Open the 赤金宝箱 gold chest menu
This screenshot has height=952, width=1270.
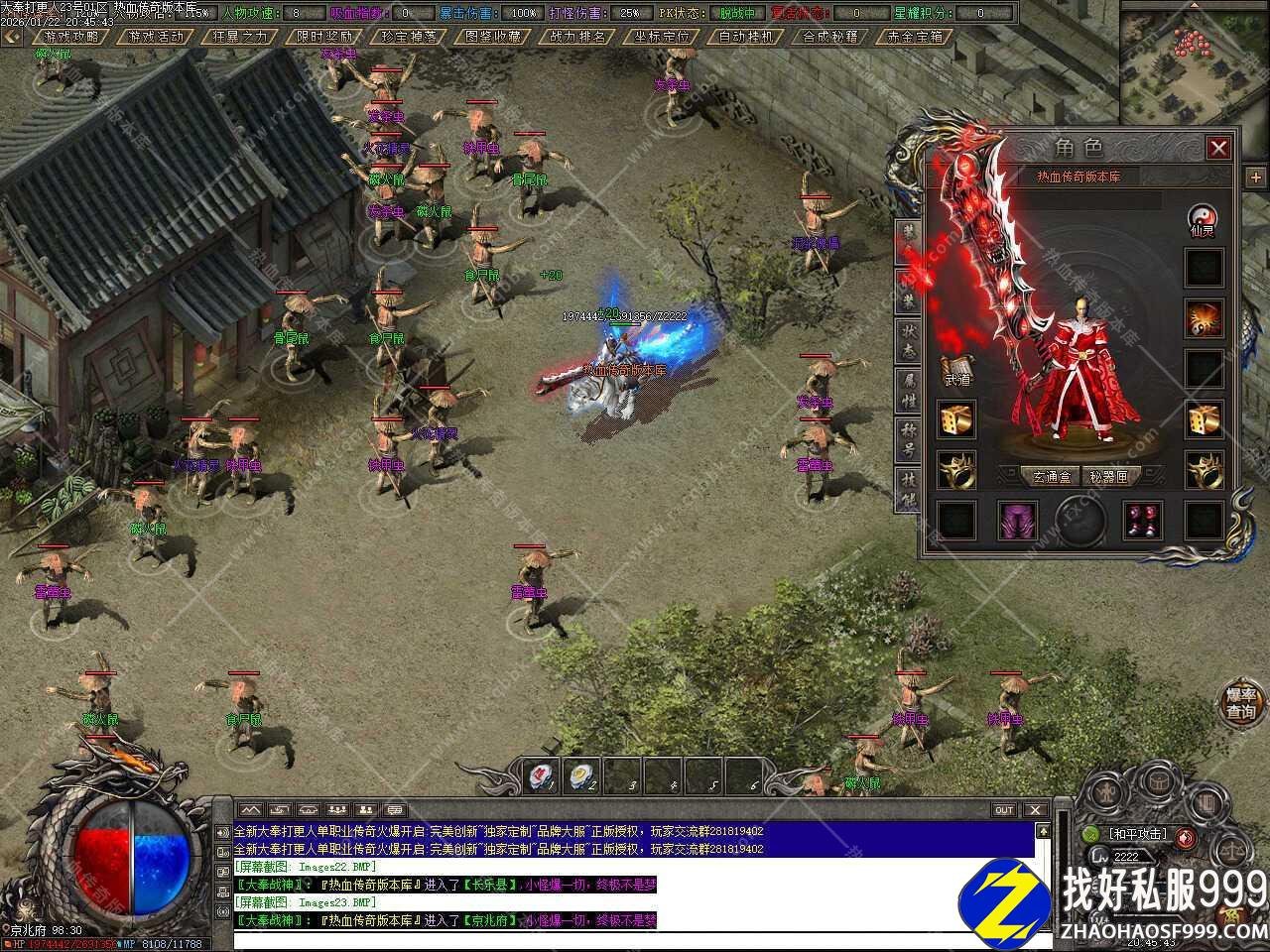click(x=915, y=37)
